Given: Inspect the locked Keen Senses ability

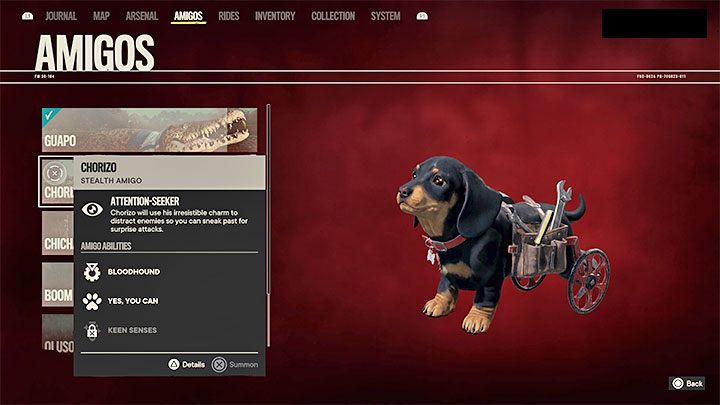Looking at the screenshot, I should (131, 330).
